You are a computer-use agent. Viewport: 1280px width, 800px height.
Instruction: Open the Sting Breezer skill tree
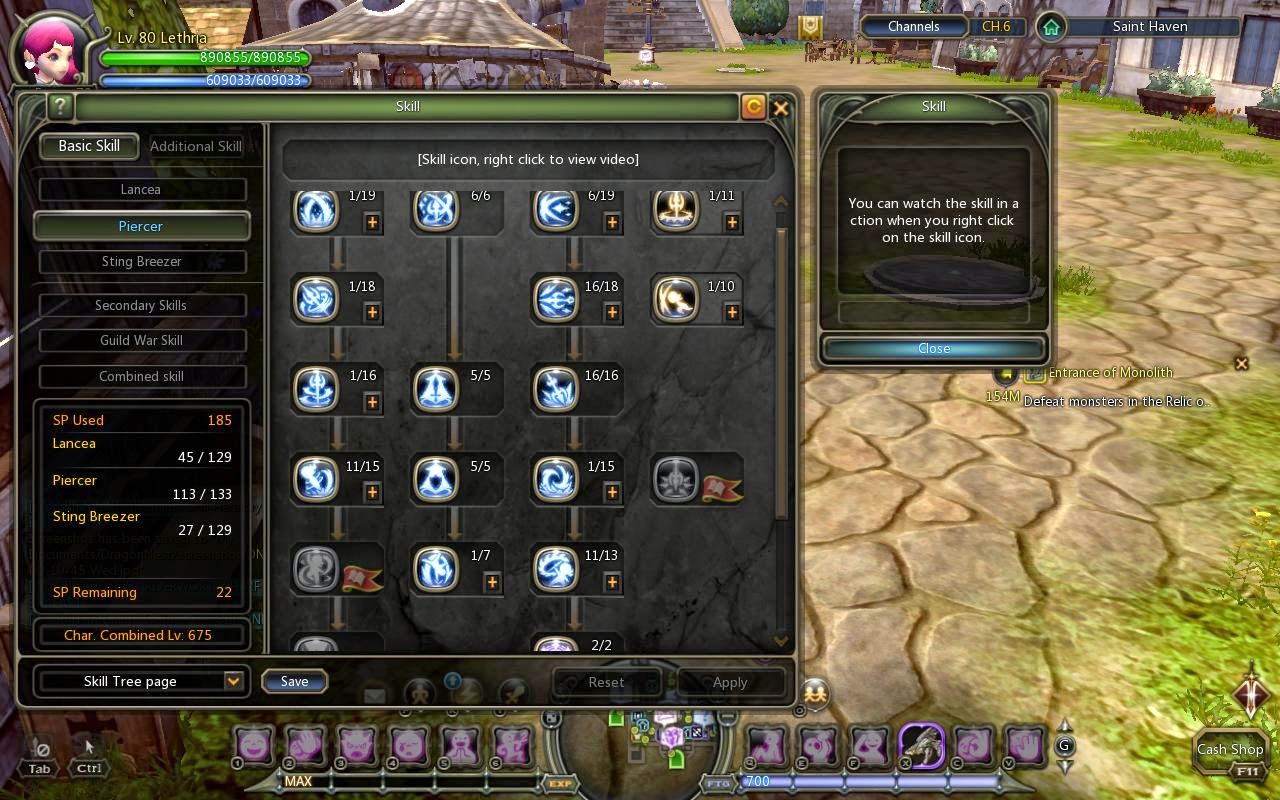(x=141, y=262)
